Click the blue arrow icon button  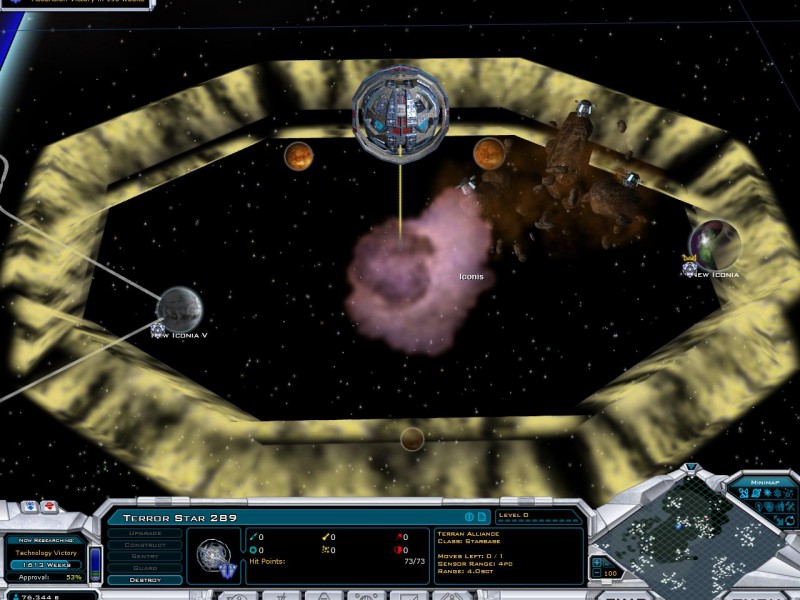coord(29,507)
